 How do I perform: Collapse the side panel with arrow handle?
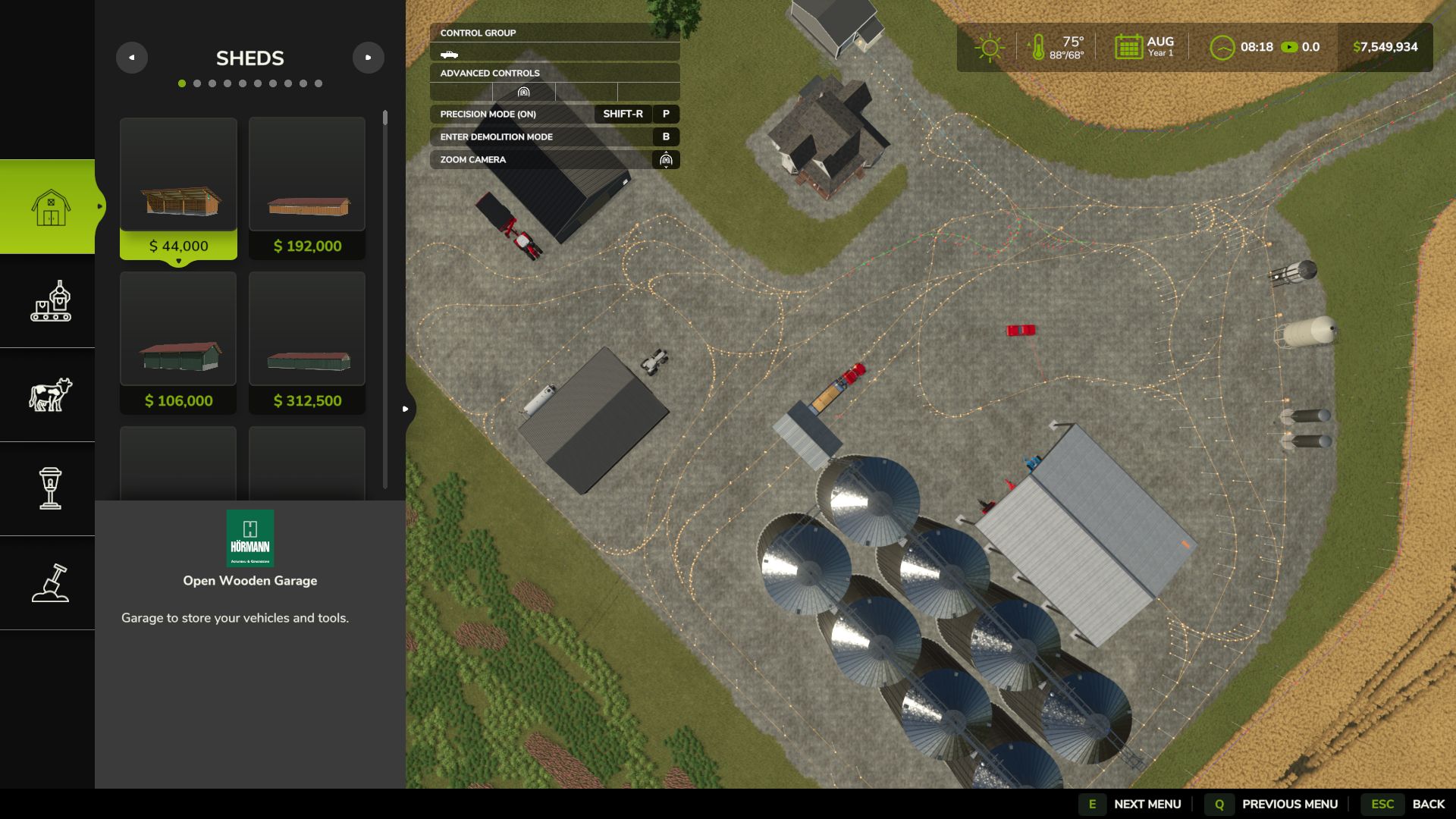pyautogui.click(x=406, y=409)
